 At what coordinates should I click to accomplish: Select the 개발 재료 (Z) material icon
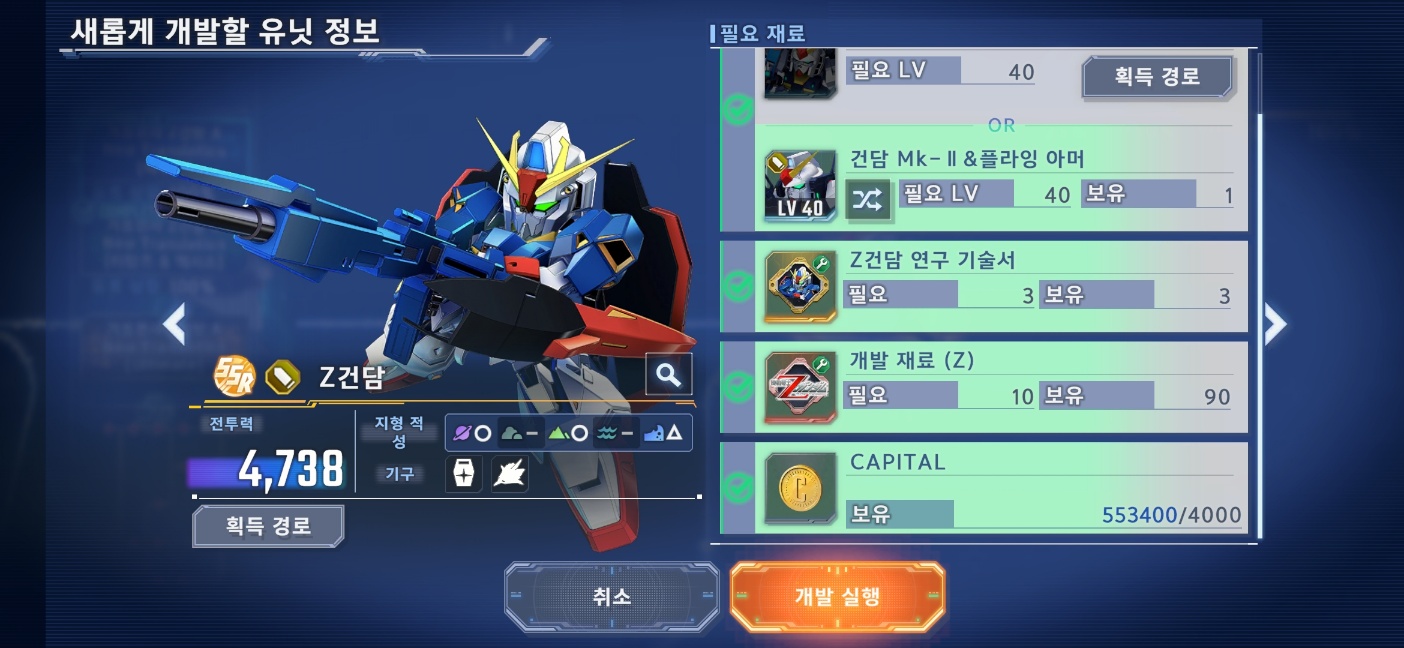tap(800, 387)
